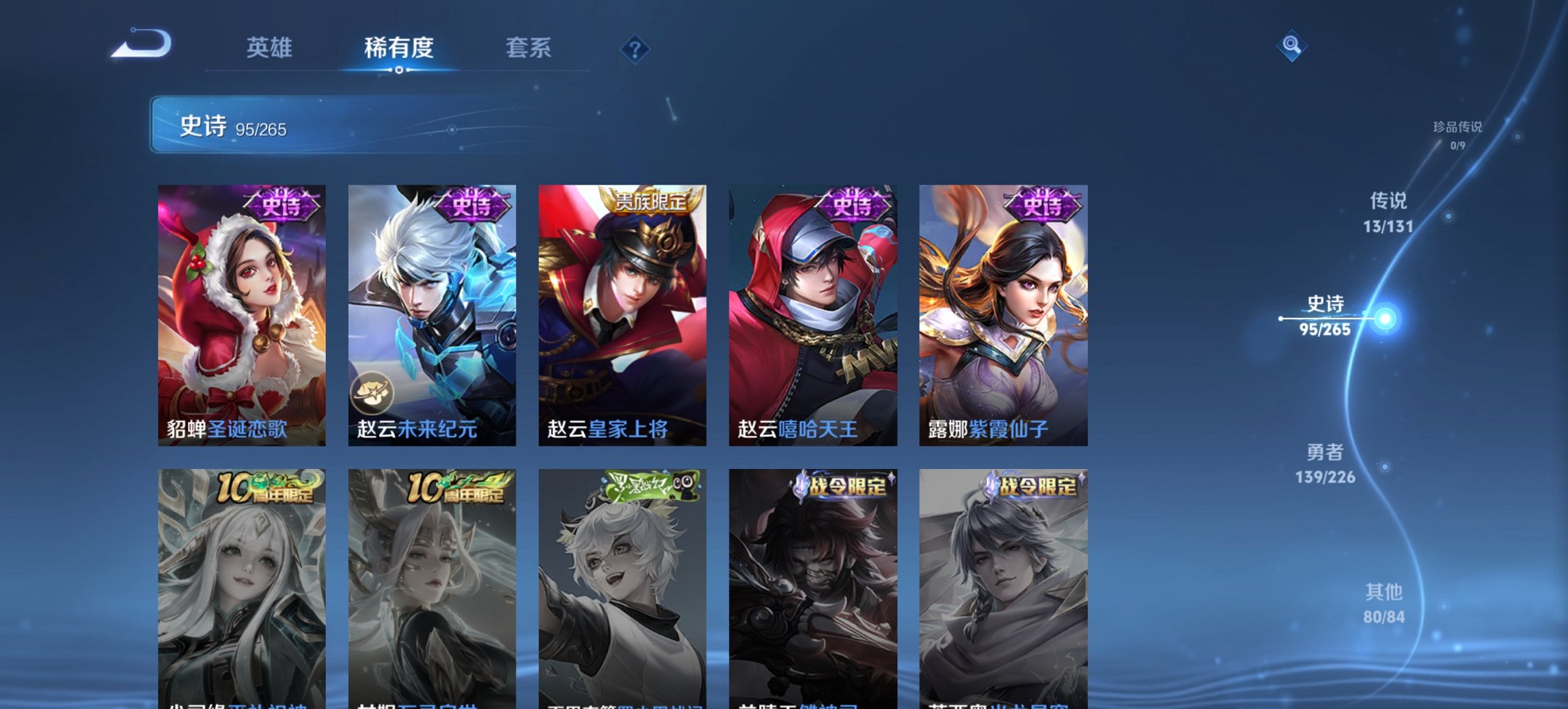Viewport: 1568px width, 709px height.
Task: Open the 貂蝉圣诞恋歌 skin thumbnail
Action: [x=240, y=308]
